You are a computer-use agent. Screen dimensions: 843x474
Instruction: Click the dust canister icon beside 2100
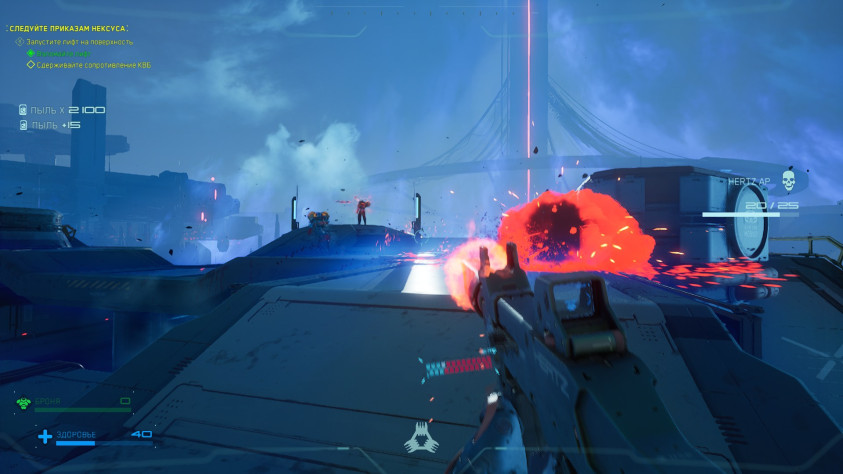[x=23, y=110]
